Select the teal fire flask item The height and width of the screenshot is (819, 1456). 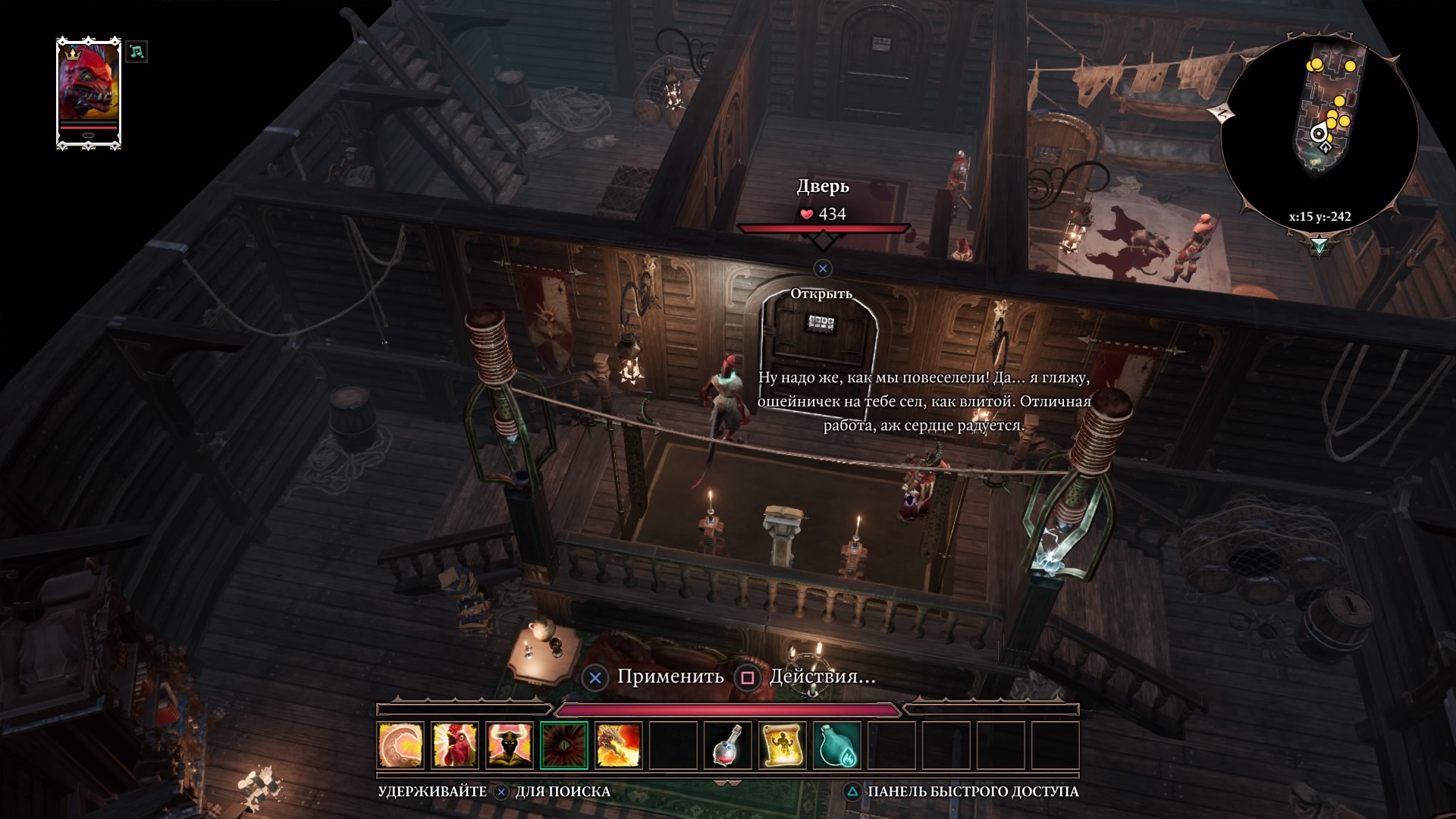837,745
